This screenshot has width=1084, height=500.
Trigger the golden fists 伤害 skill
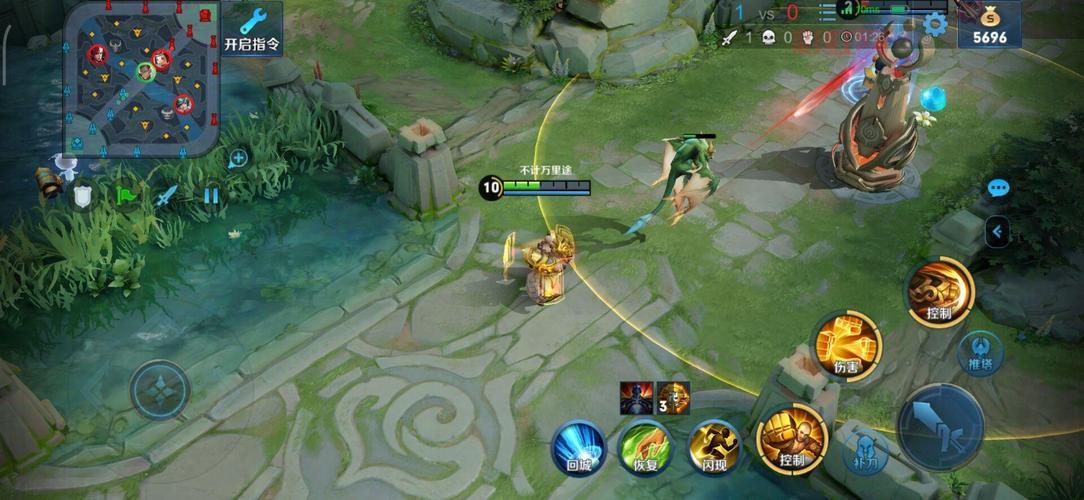(847, 345)
